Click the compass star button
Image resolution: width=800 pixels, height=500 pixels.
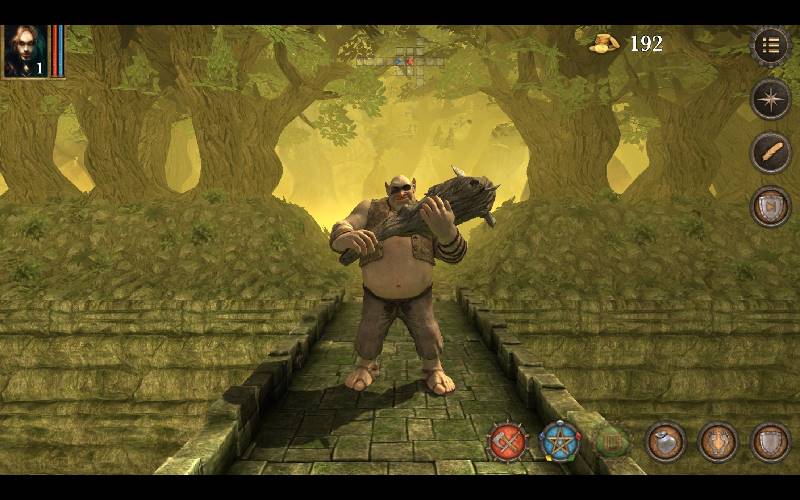[770, 99]
